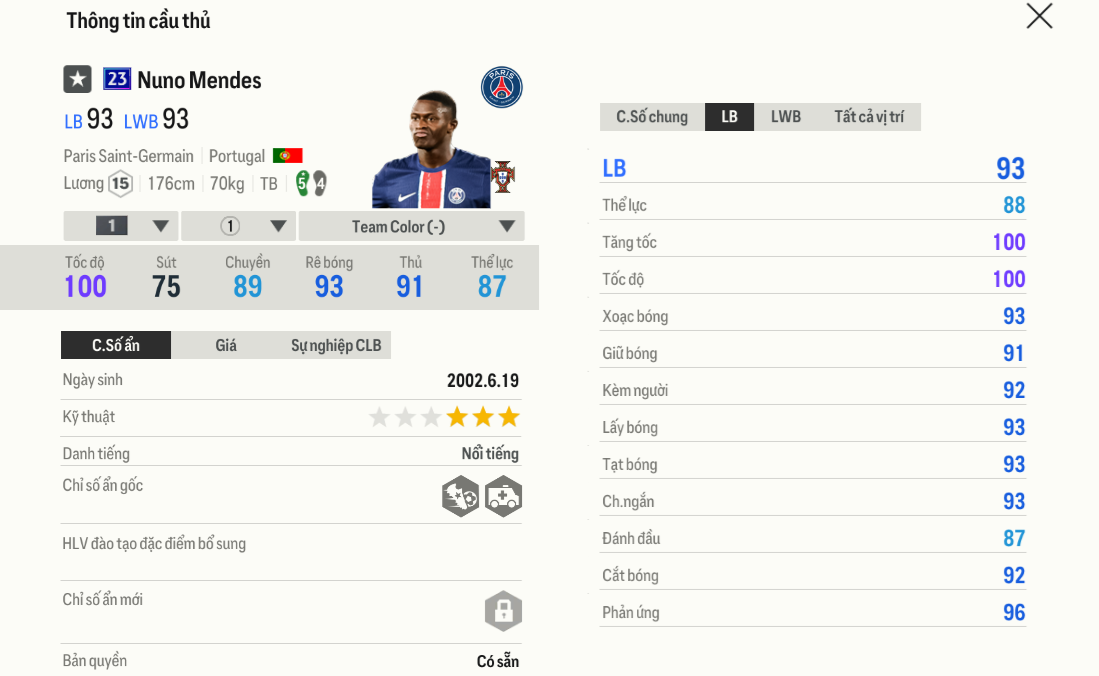The height and width of the screenshot is (676, 1099).
Task: Click the Paris Saint-Germain club badge
Action: click(x=501, y=88)
